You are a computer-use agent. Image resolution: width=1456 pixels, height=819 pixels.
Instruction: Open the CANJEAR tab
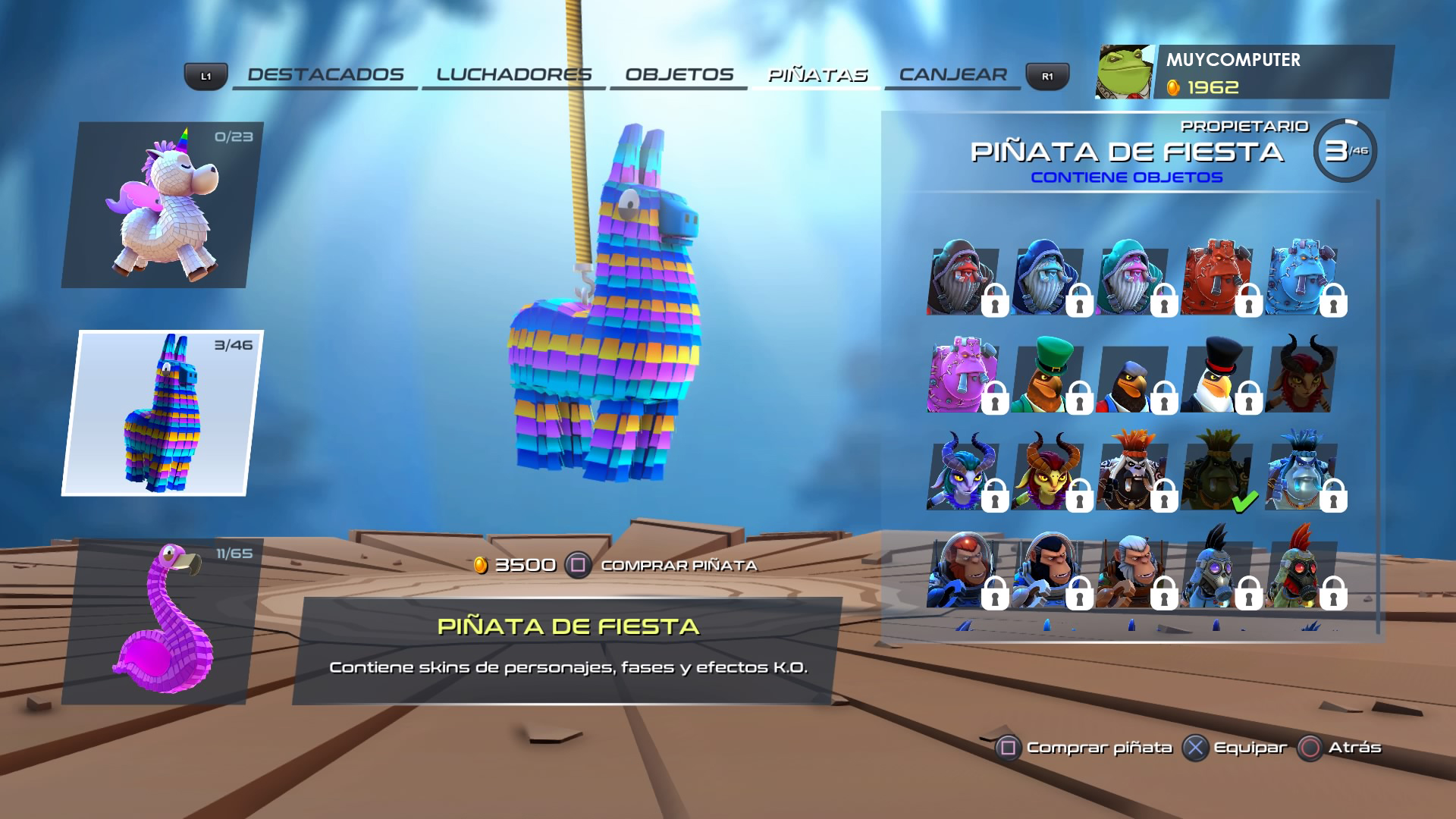click(953, 74)
